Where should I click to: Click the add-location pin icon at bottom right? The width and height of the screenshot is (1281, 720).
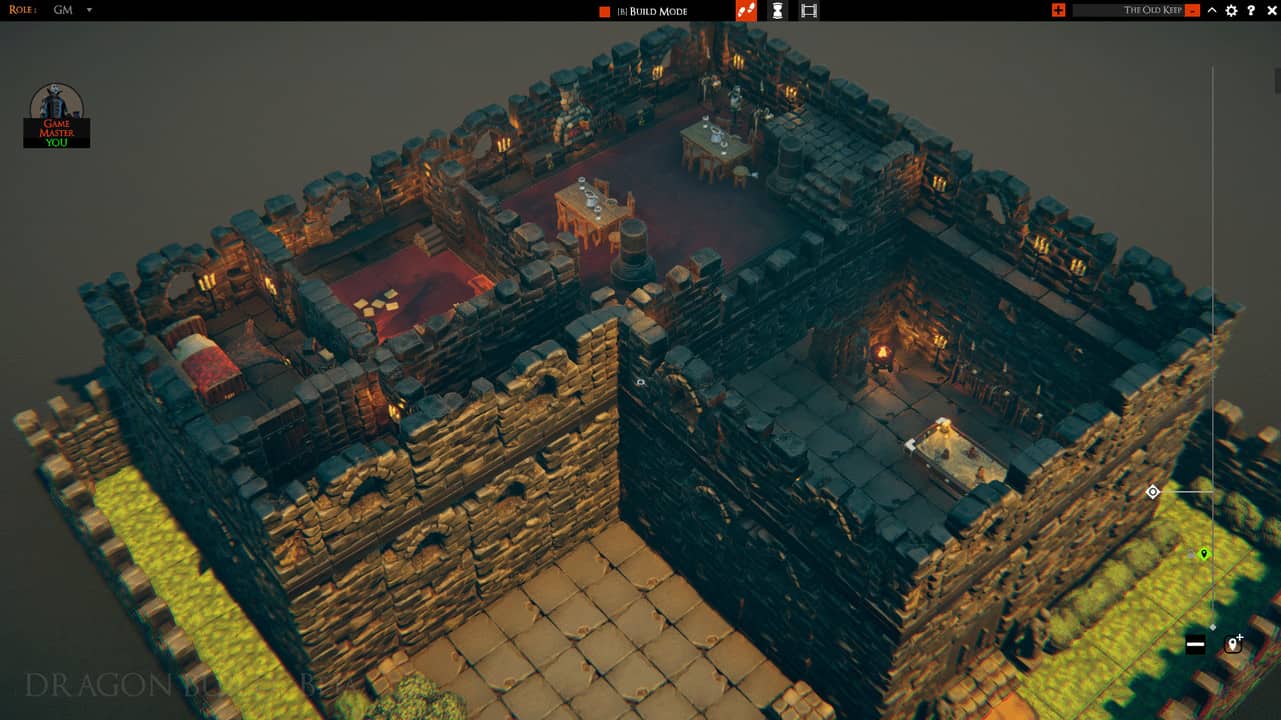coord(1233,645)
